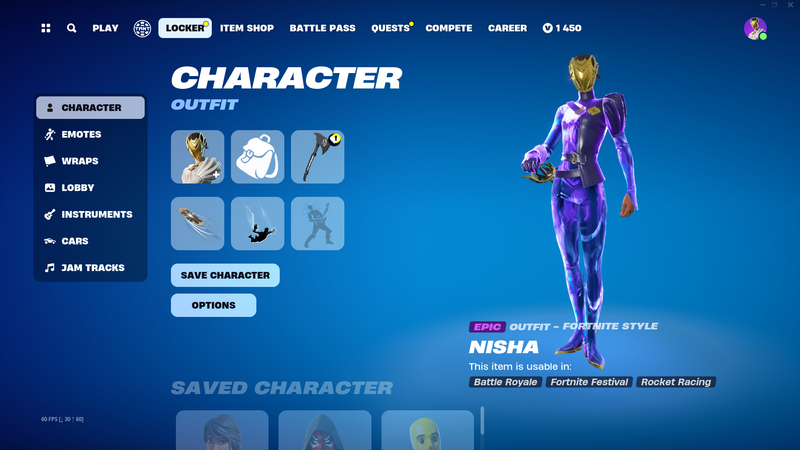Screen dimensions: 800x450
Task: Switch to the Item Shop tab
Action: (246, 28)
